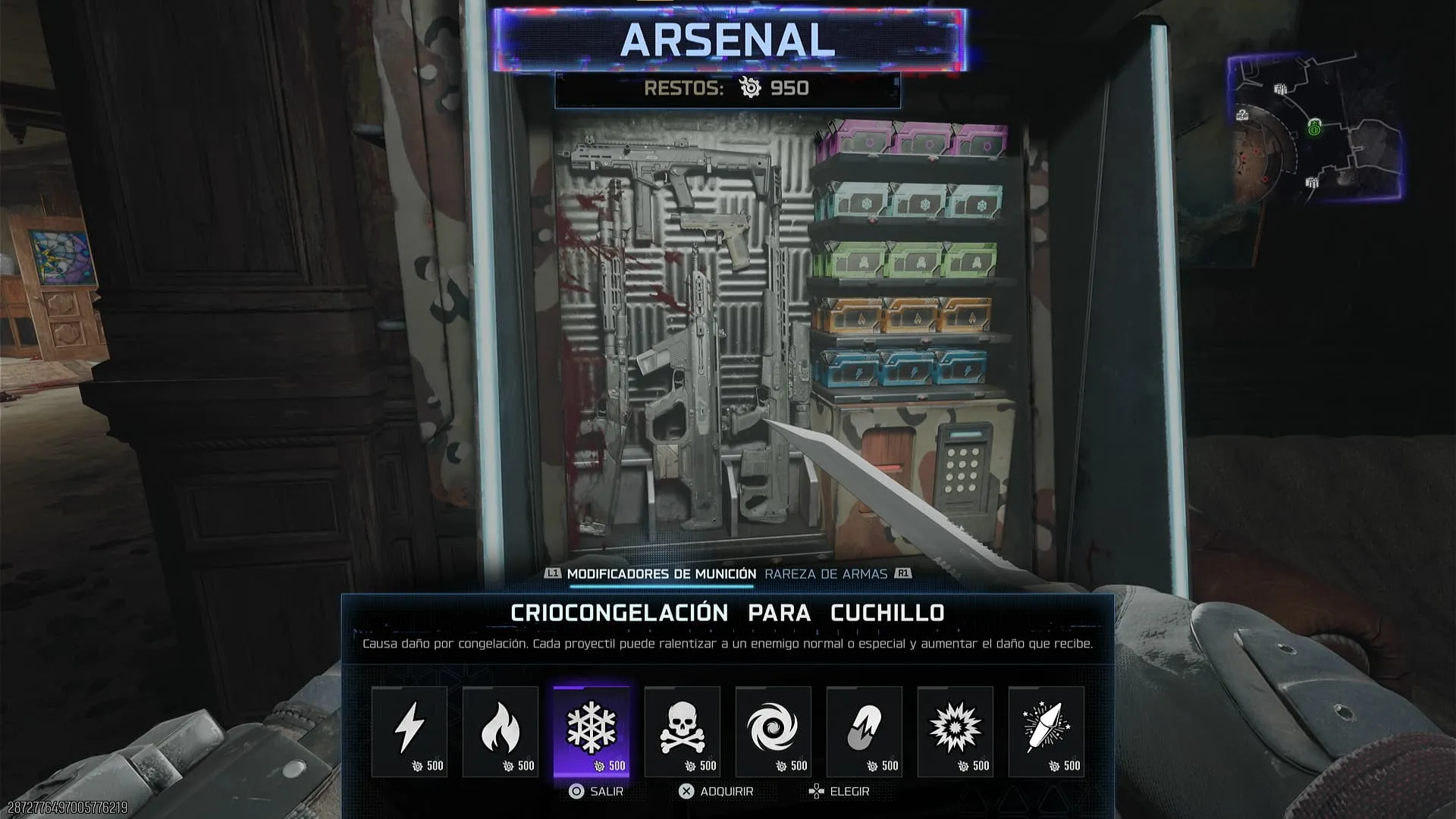The height and width of the screenshot is (819, 1456).
Task: Click the Salir exit option
Action: click(x=597, y=791)
